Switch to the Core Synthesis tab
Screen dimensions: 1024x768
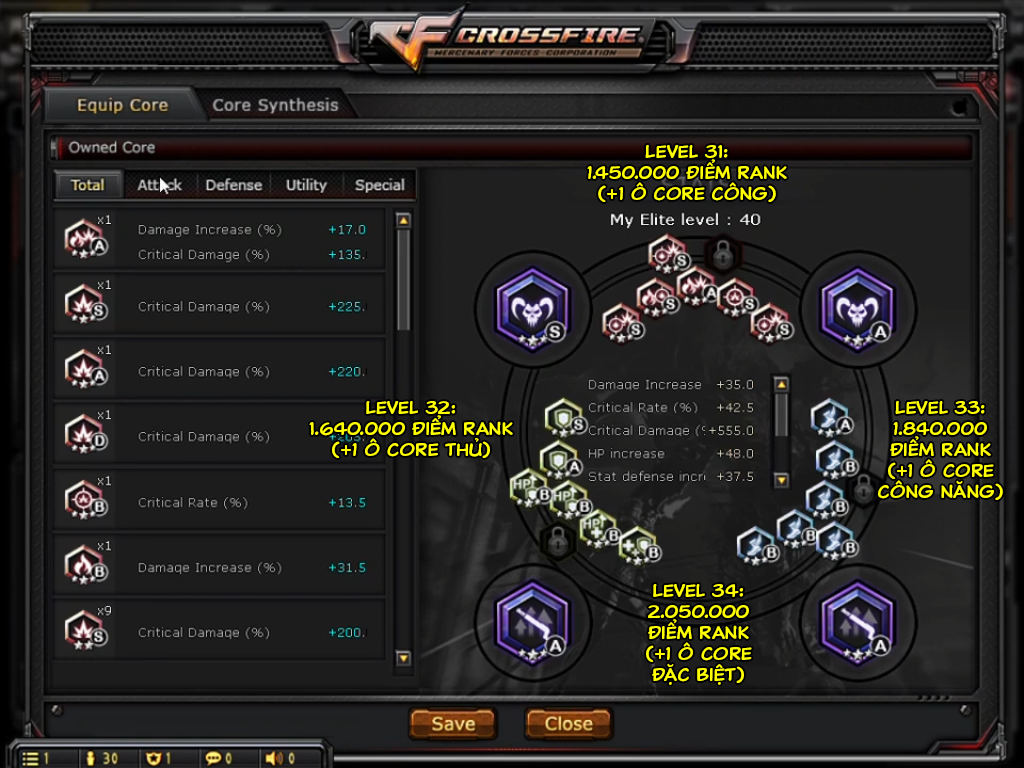275,105
